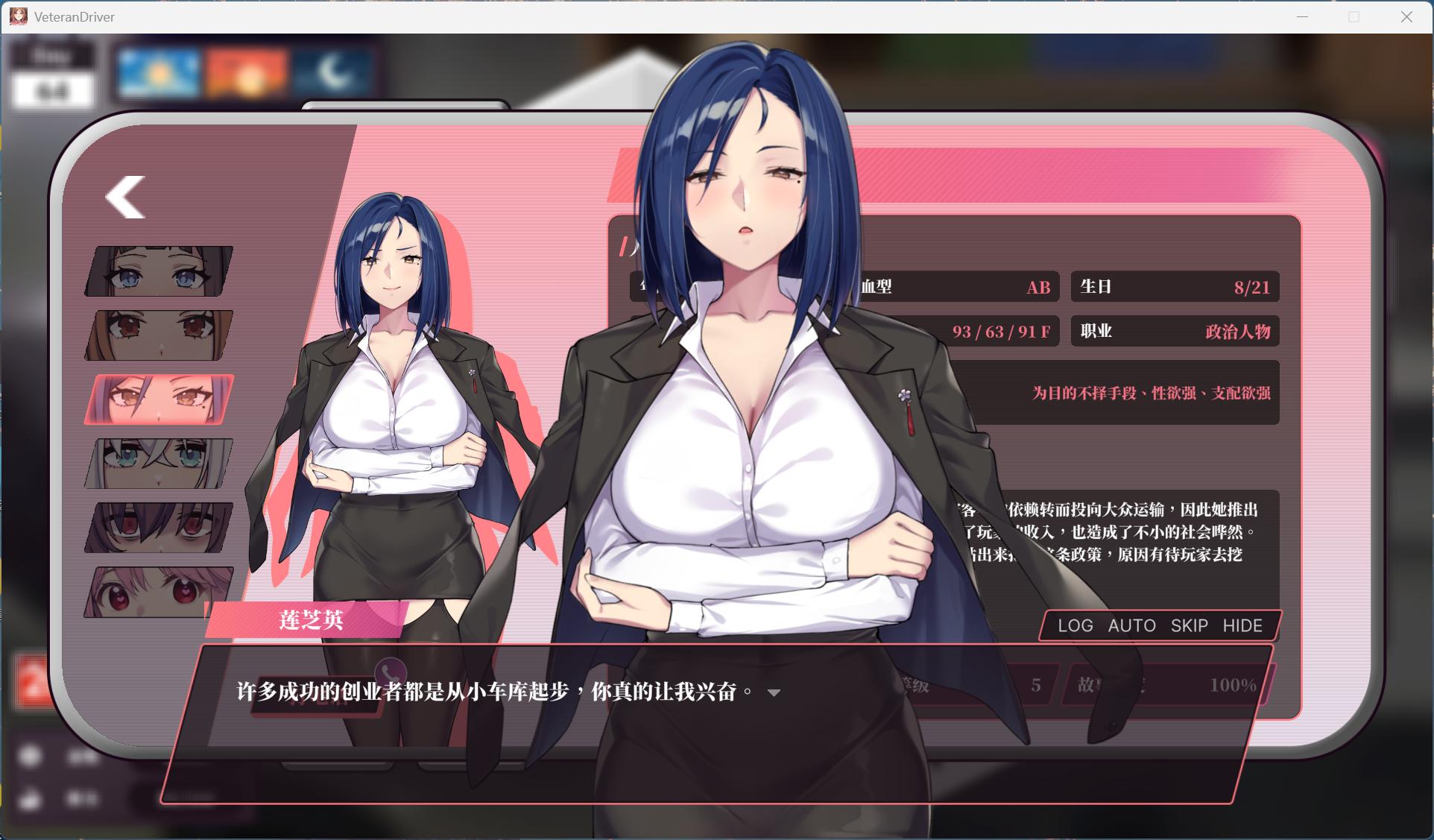Select the highlighted 莲芝英 character tab
This screenshot has width=1434, height=840.
157,398
